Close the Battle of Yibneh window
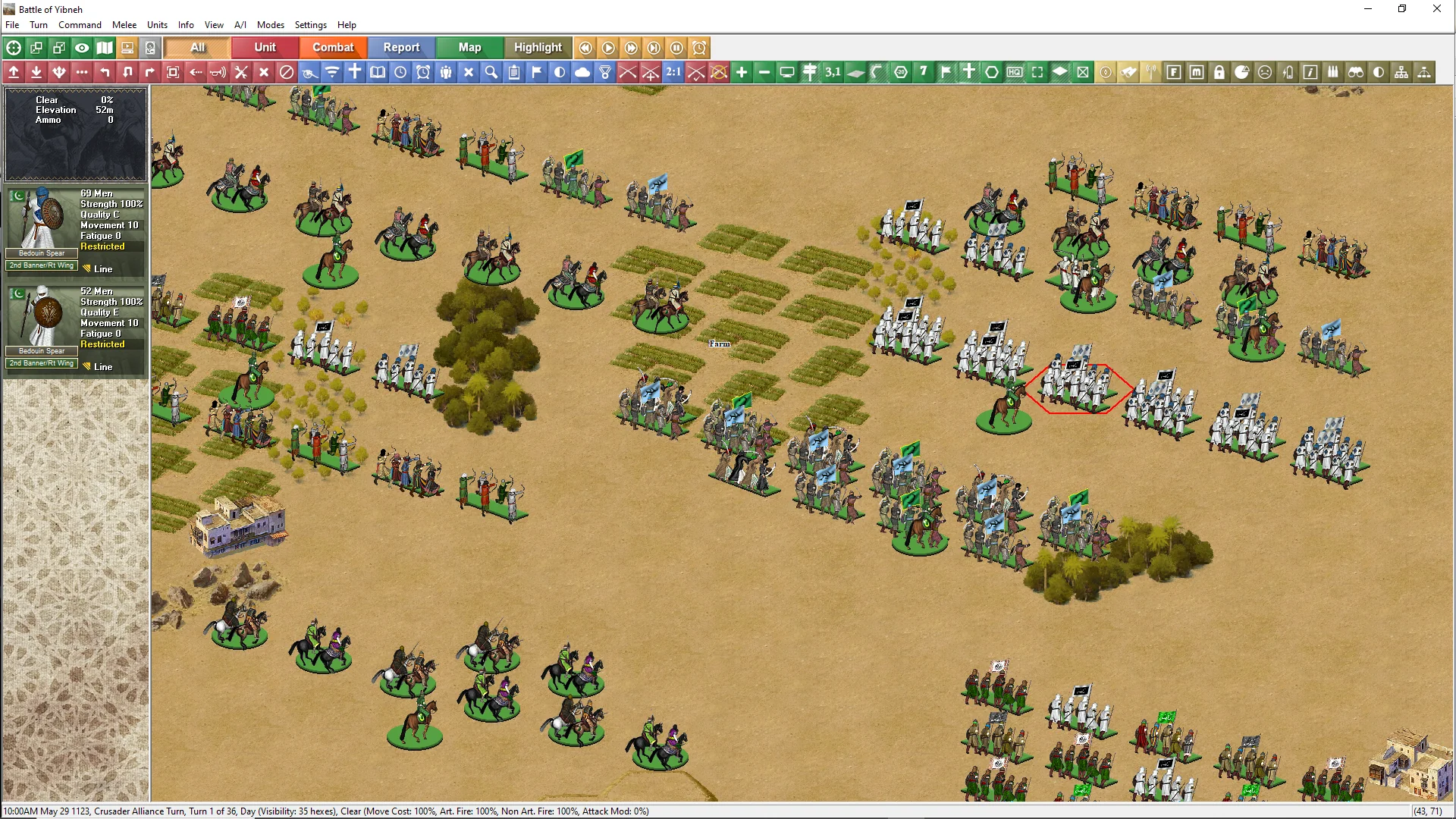1456x819 pixels. [1436, 9]
